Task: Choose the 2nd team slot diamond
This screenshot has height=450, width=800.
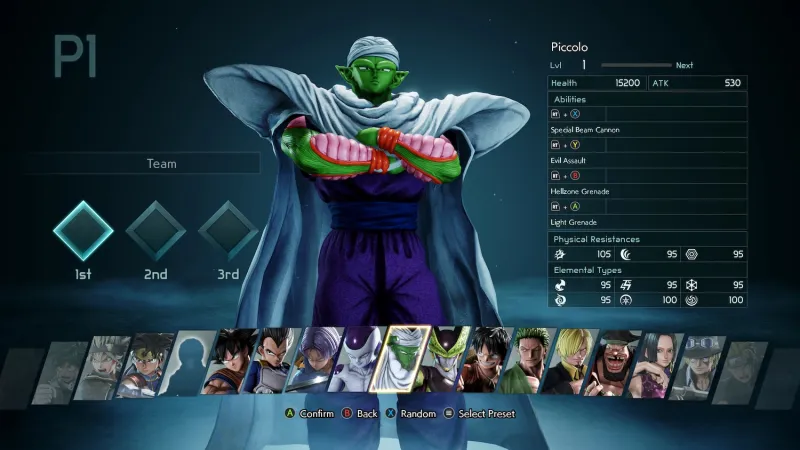Action: point(155,232)
